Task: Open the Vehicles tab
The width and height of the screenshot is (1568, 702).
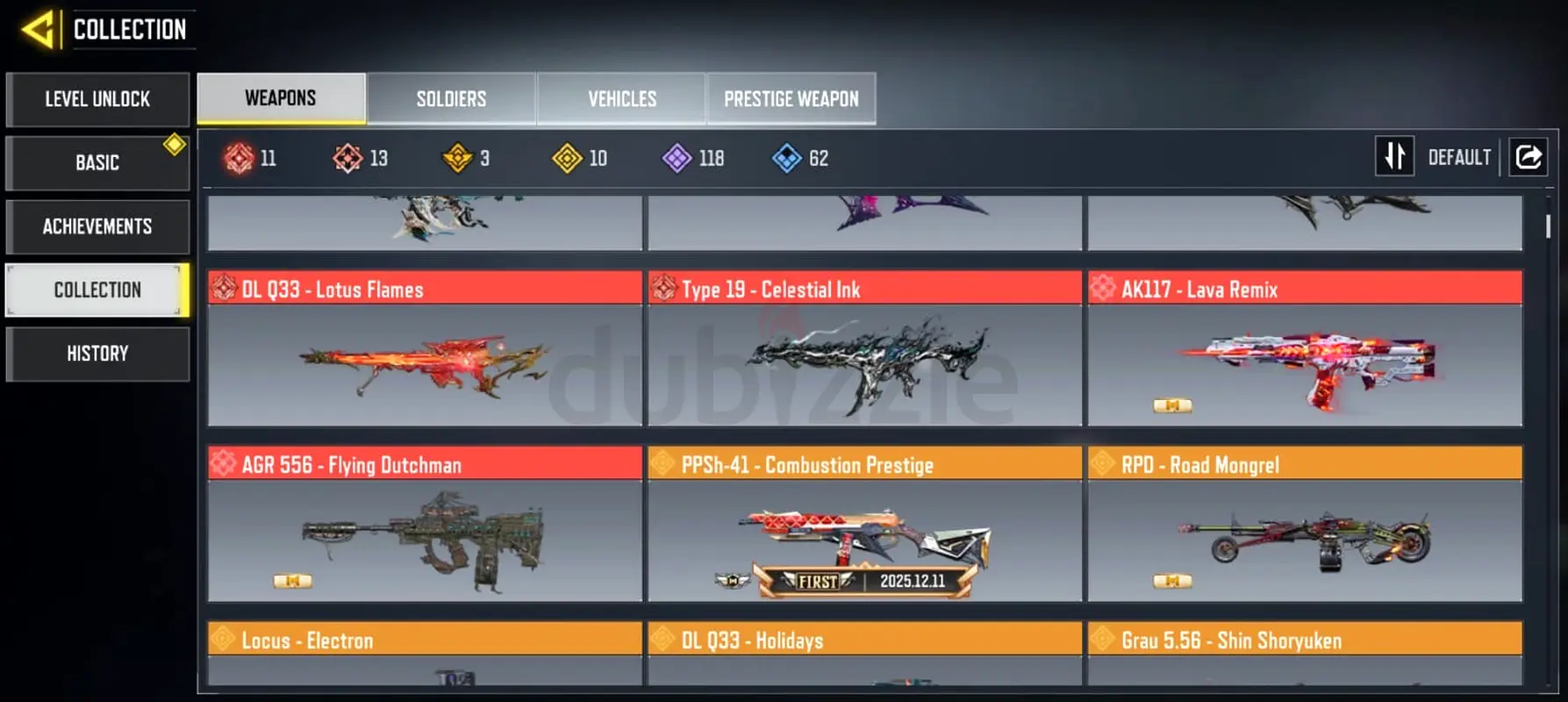Action: coord(621,98)
